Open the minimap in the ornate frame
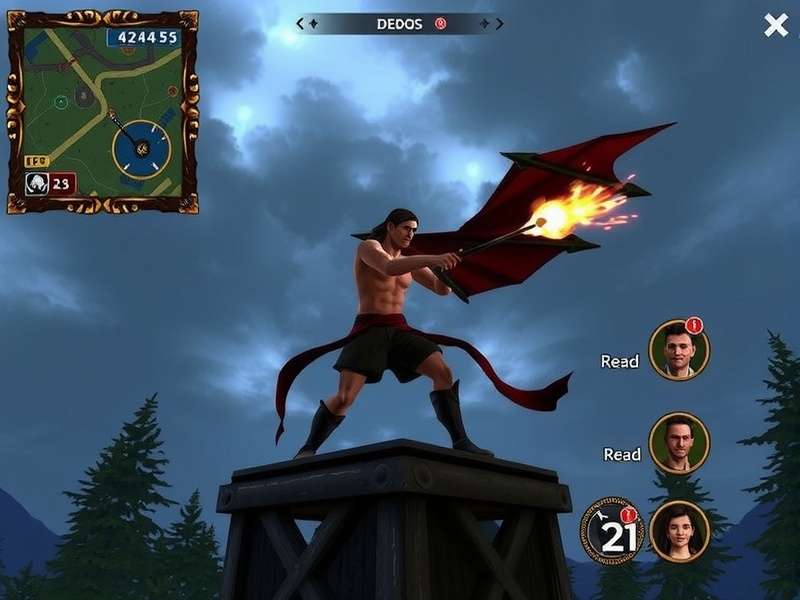800x600 pixels. tap(102, 111)
